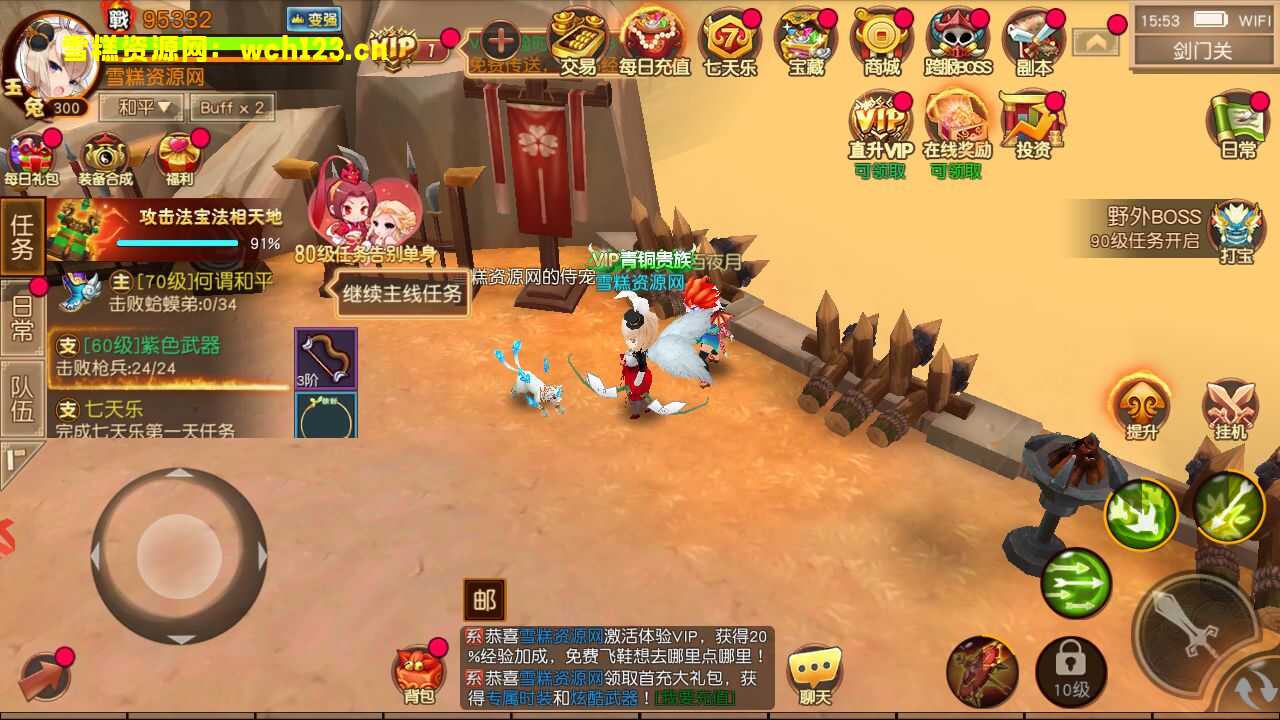Open the 背包 backpack
The height and width of the screenshot is (720, 1280).
[420, 672]
